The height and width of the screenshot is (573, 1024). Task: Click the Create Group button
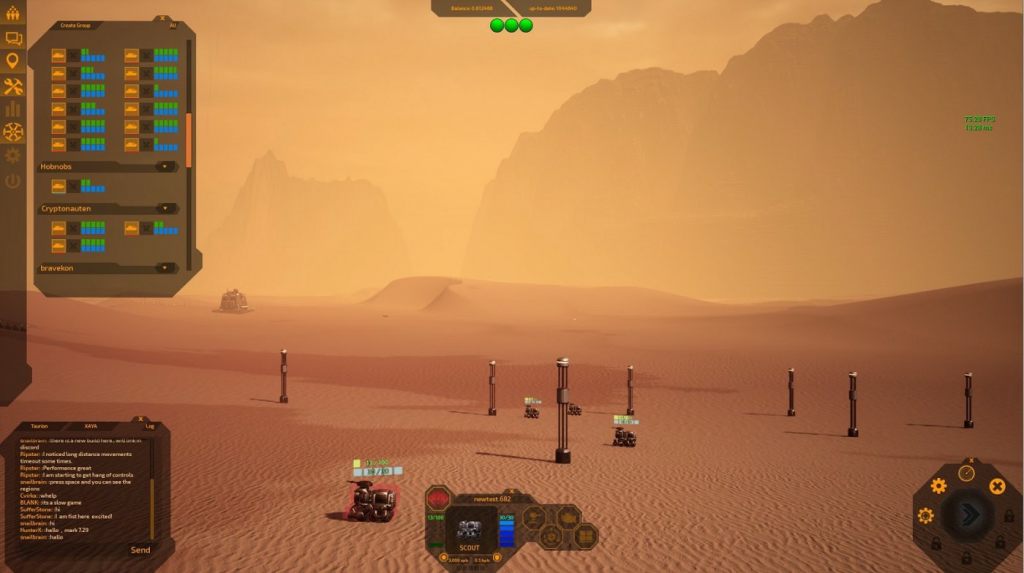pos(75,26)
